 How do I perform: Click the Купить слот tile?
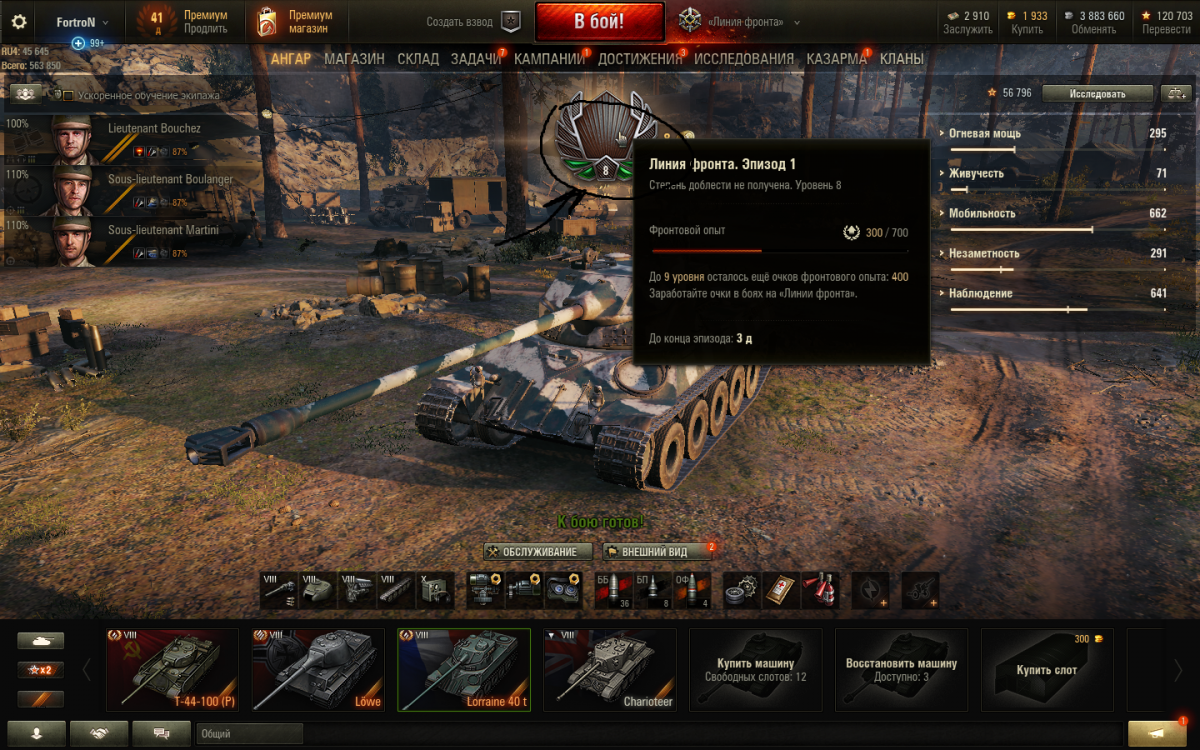point(1046,669)
